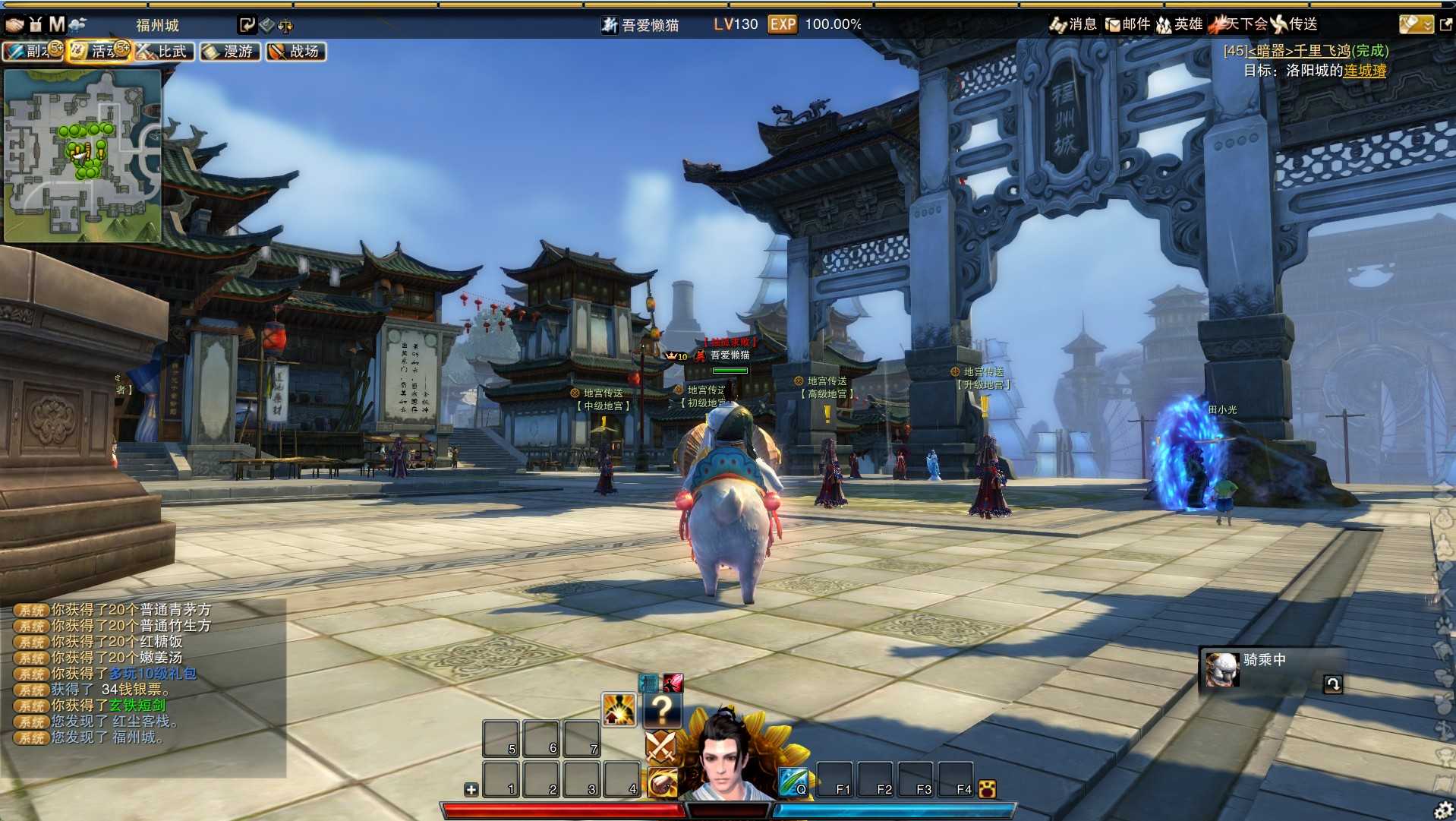1456x821 pixels.
Task: Activate the crossed swords combat icon
Action: coord(660,747)
